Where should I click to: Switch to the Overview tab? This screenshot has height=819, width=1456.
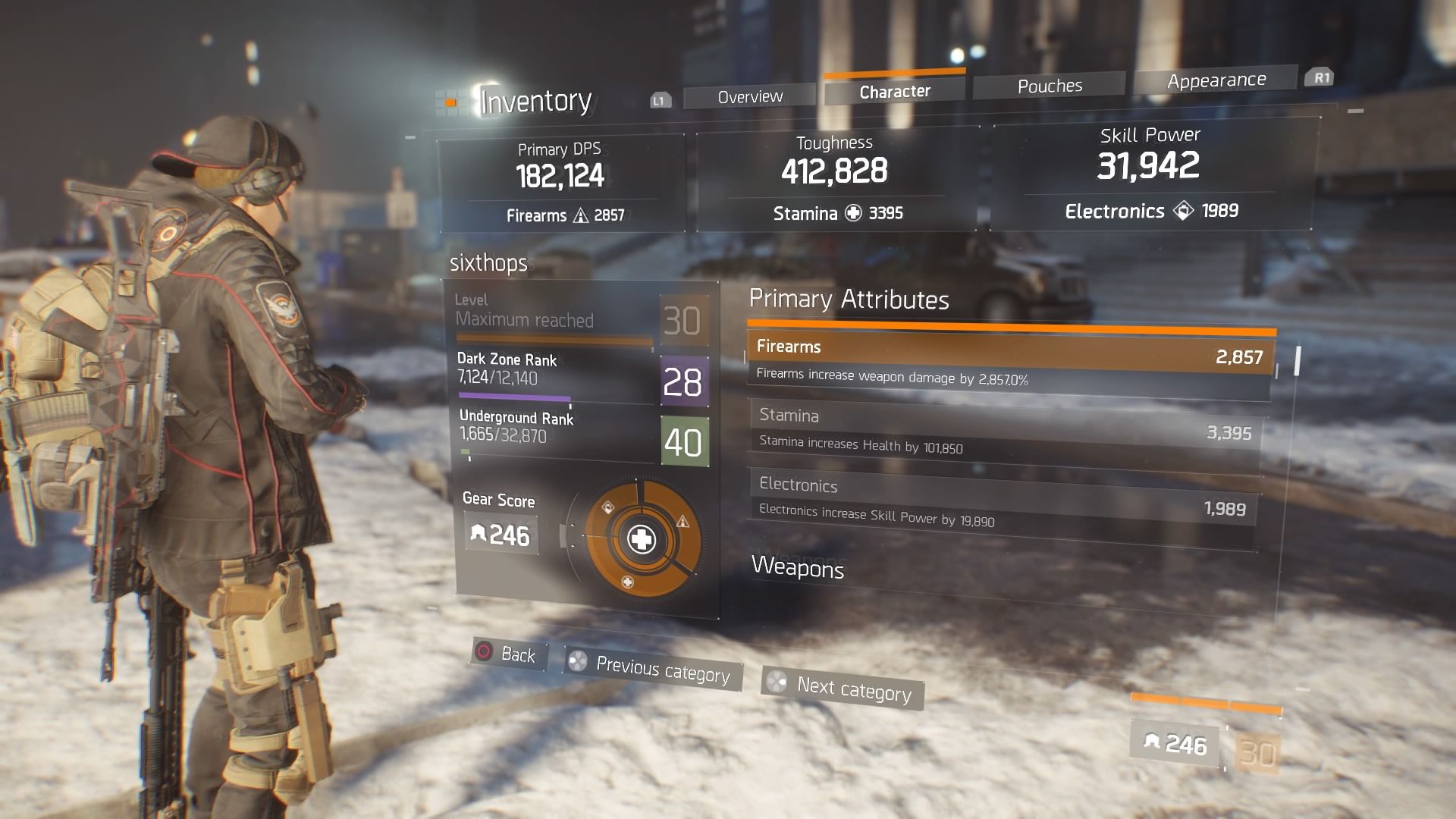pyautogui.click(x=749, y=97)
